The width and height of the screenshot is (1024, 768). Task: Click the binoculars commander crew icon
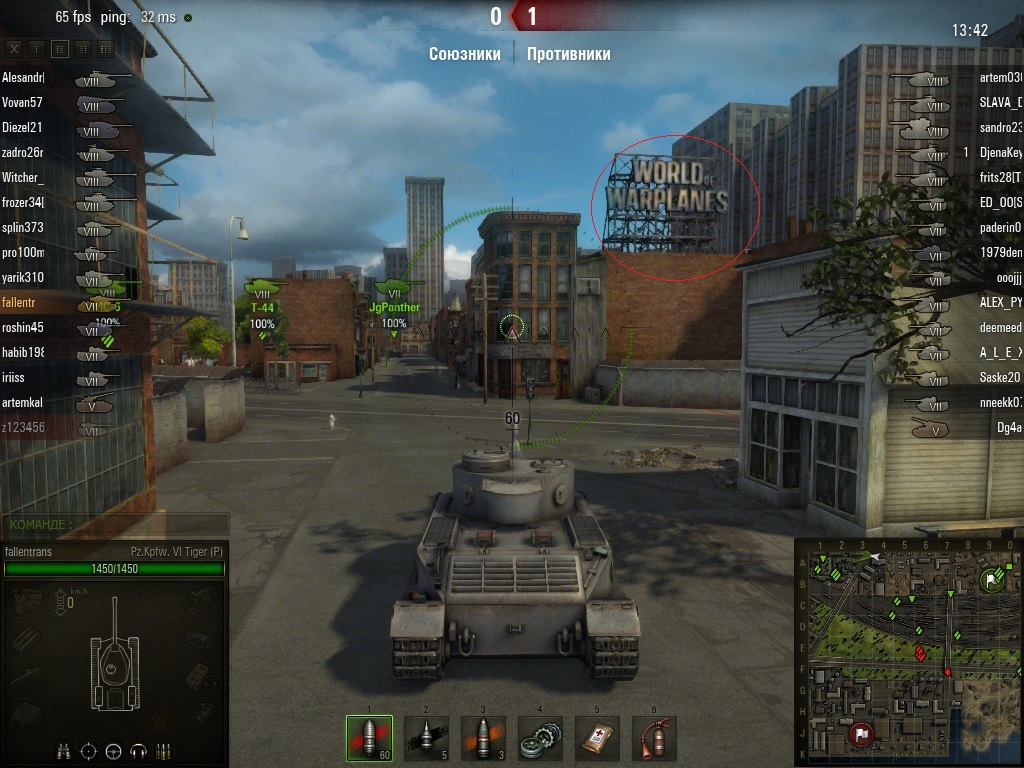(x=64, y=750)
